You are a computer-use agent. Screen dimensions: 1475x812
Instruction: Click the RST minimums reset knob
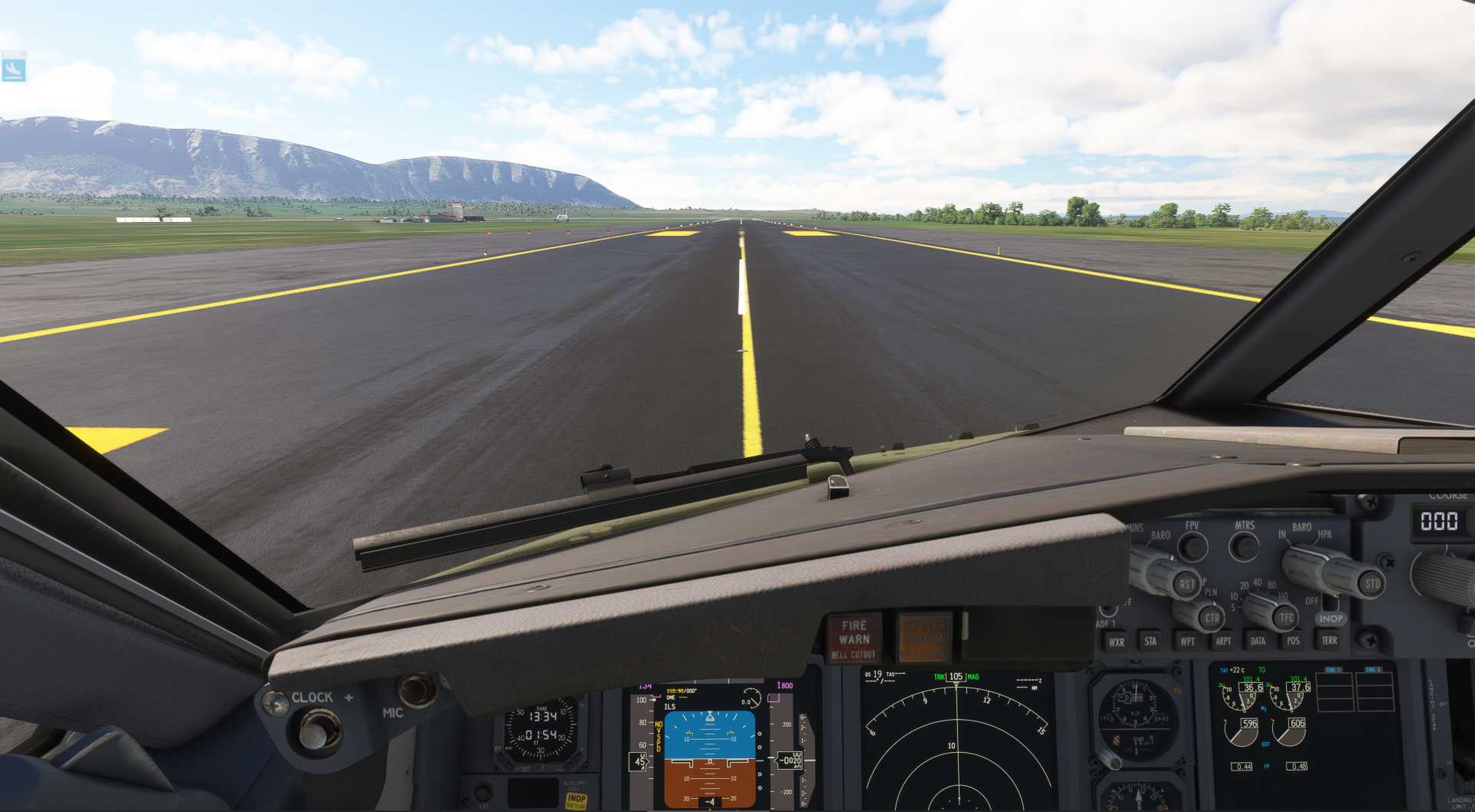pyautogui.click(x=1186, y=584)
